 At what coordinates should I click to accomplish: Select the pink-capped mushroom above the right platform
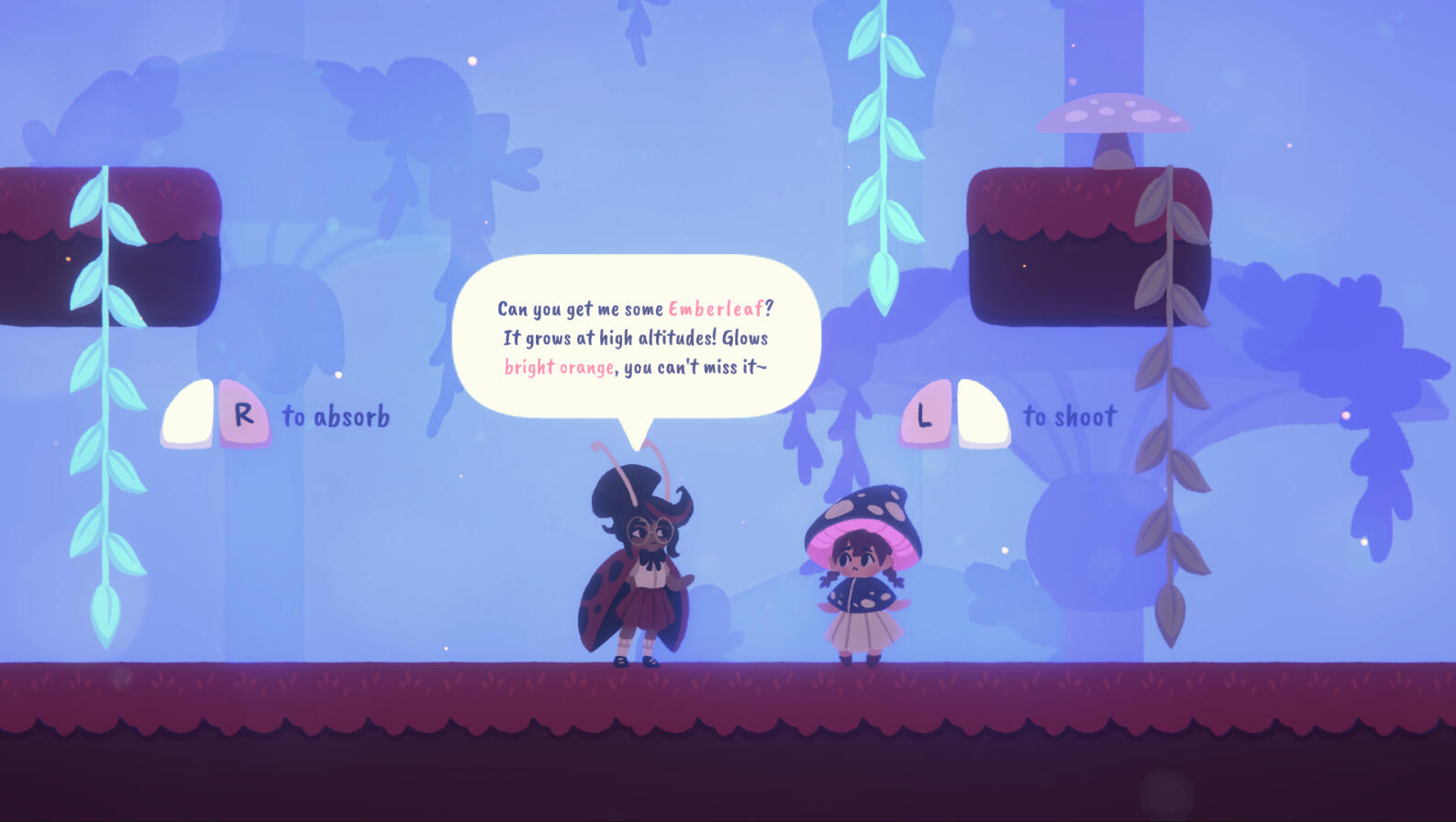pyautogui.click(x=1115, y=114)
